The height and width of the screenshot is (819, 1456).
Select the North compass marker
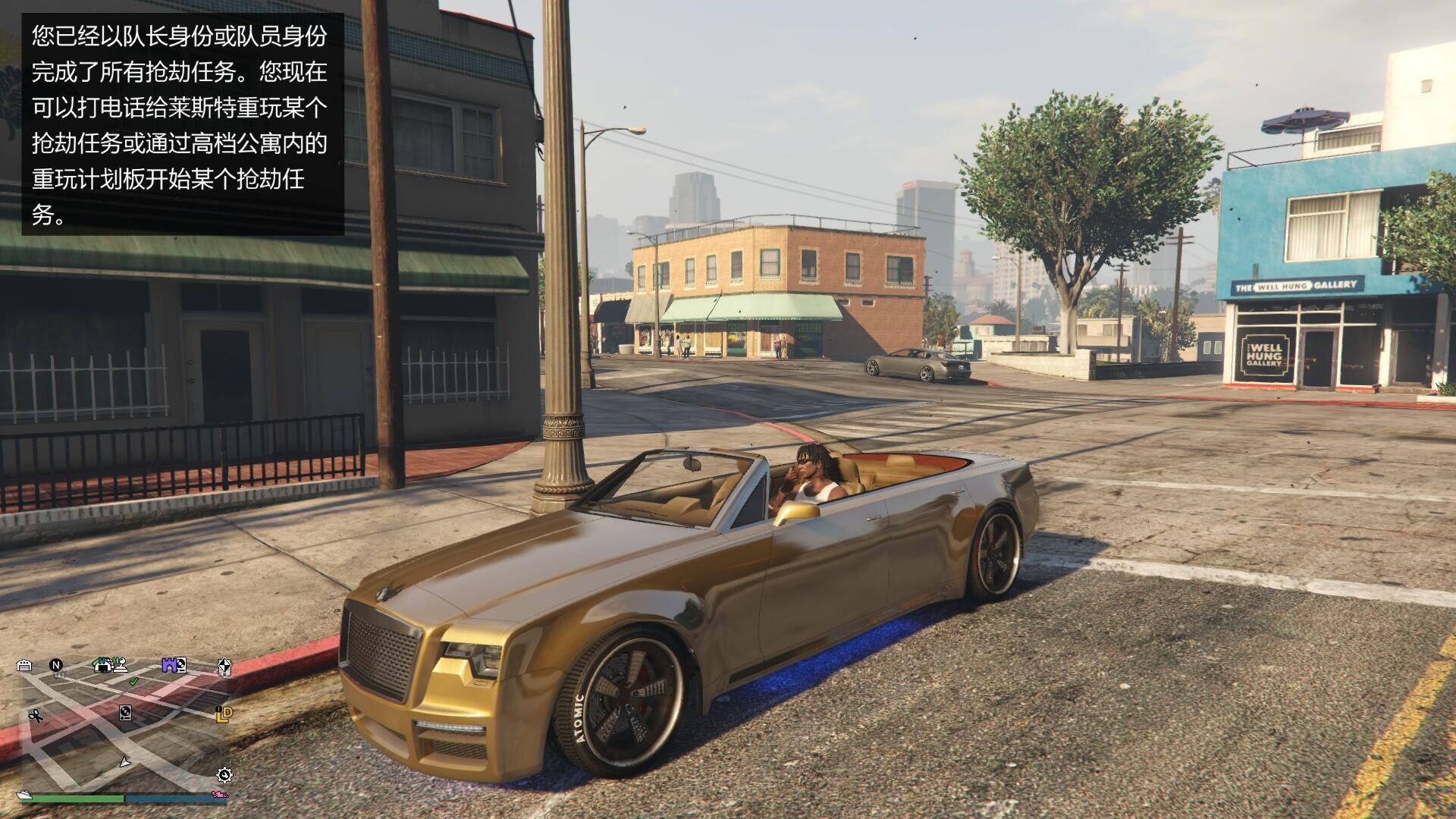pos(56,665)
